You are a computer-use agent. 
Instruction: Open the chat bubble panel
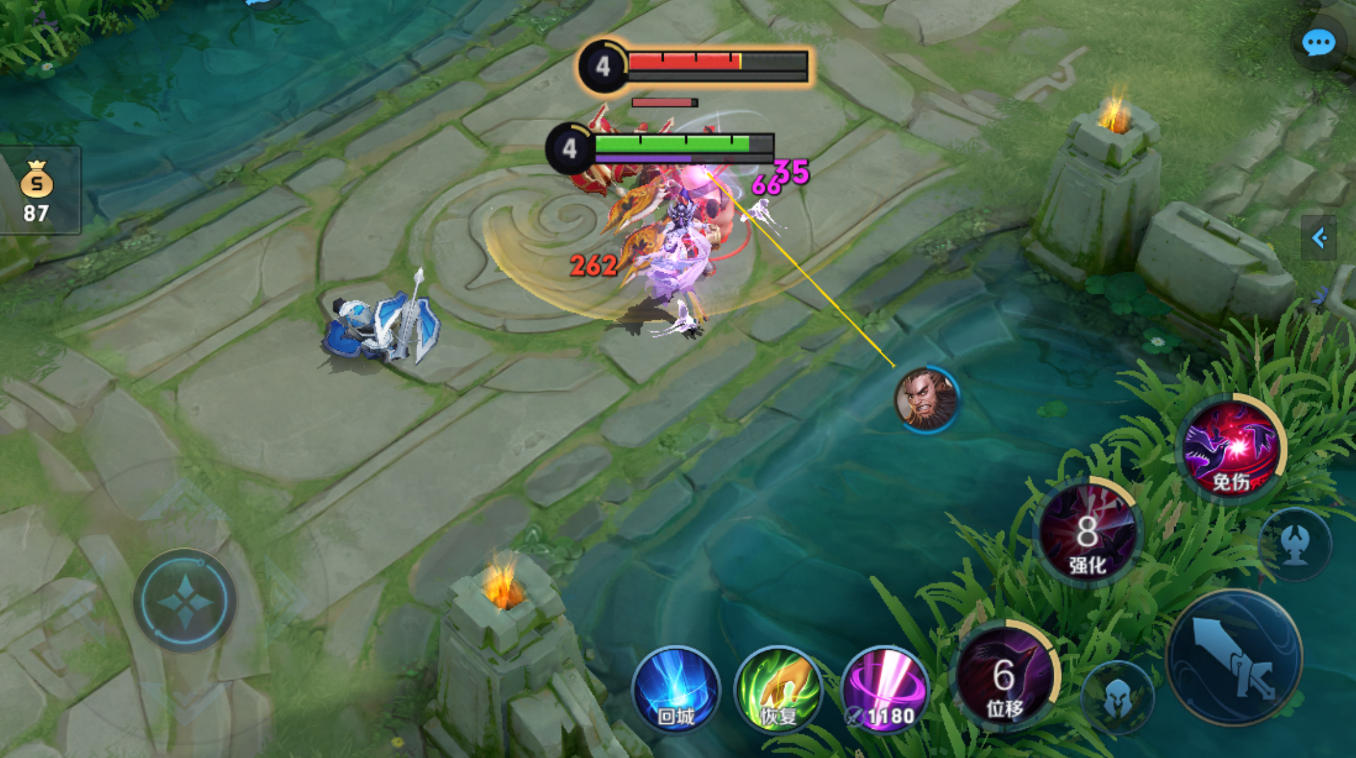pyautogui.click(x=1318, y=43)
